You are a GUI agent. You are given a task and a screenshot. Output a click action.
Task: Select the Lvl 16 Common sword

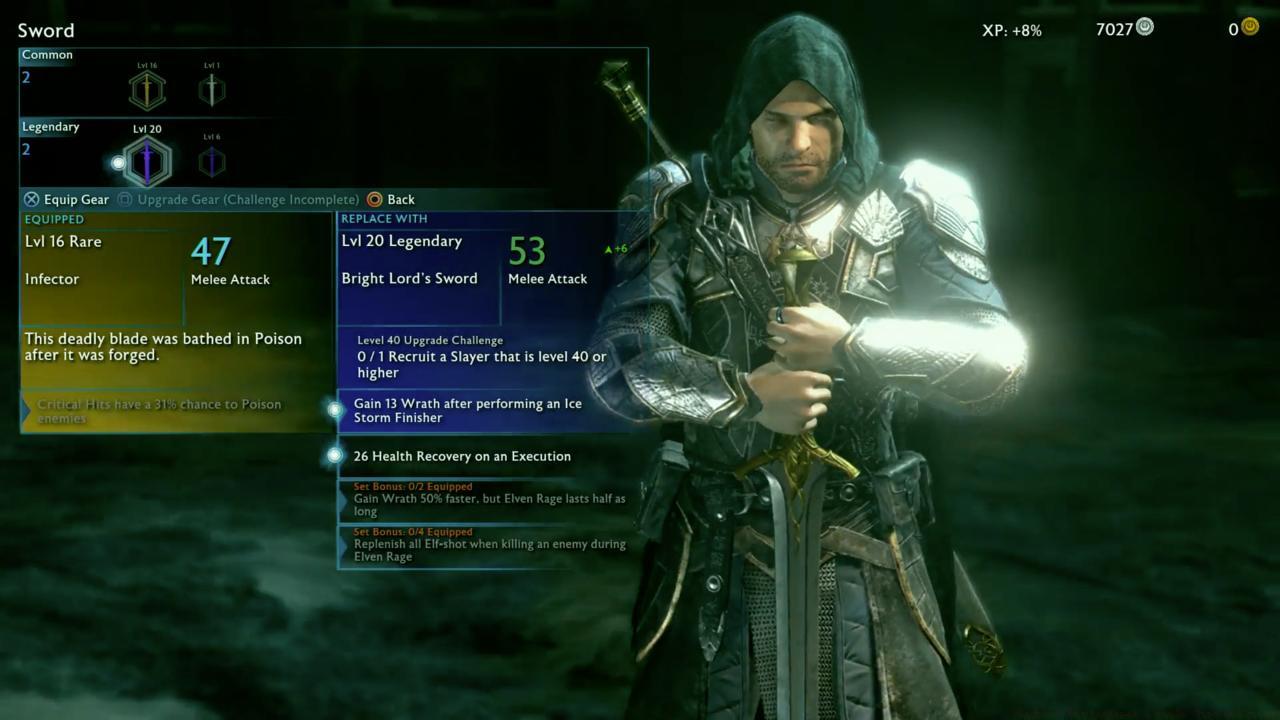[147, 91]
